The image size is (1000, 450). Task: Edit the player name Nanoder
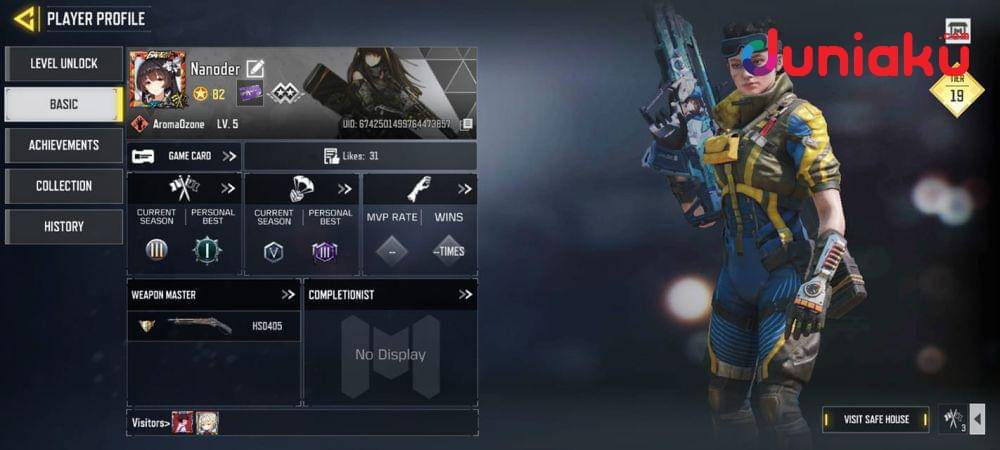coord(255,69)
